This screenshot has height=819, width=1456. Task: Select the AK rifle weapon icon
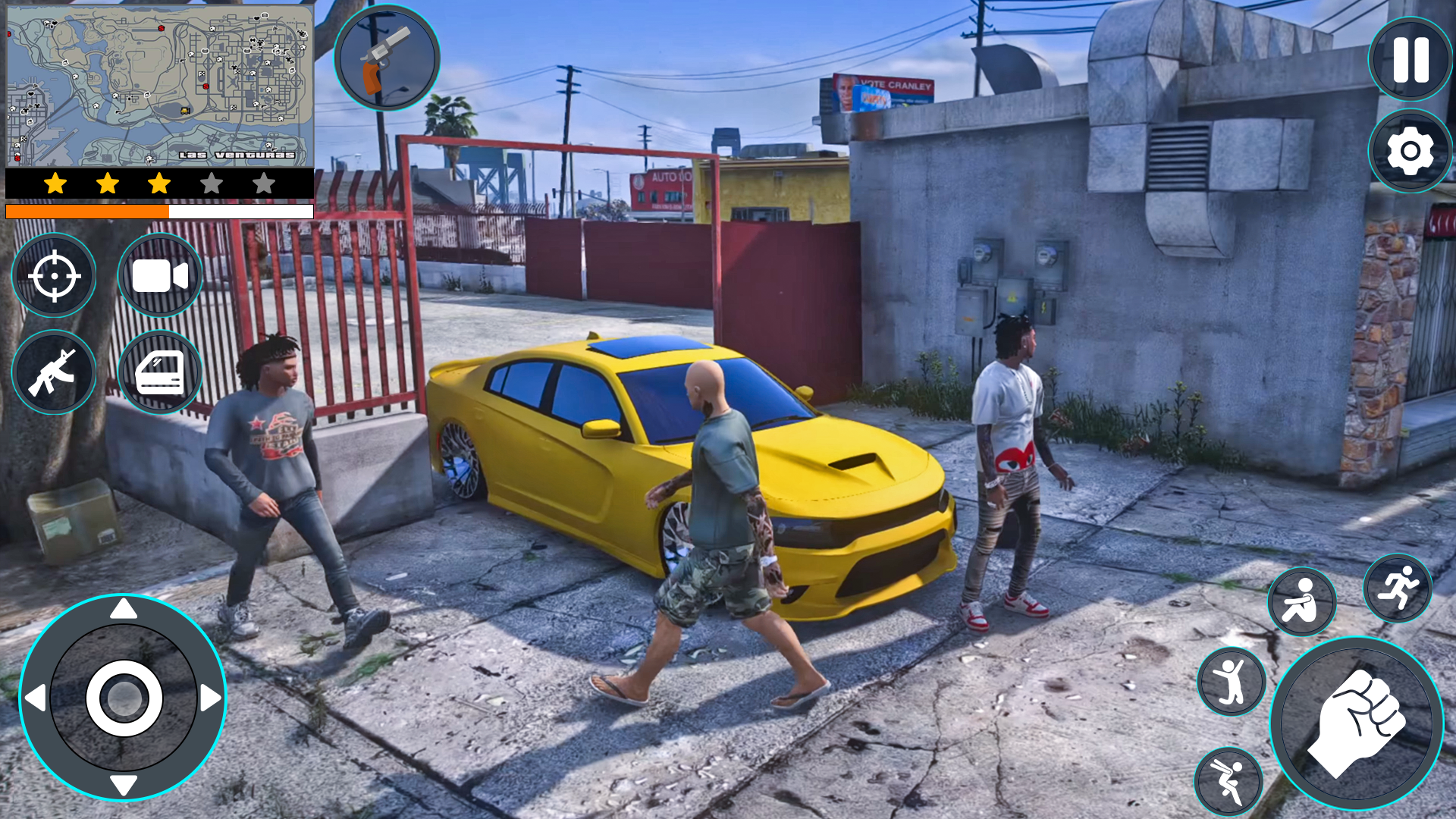click(53, 372)
